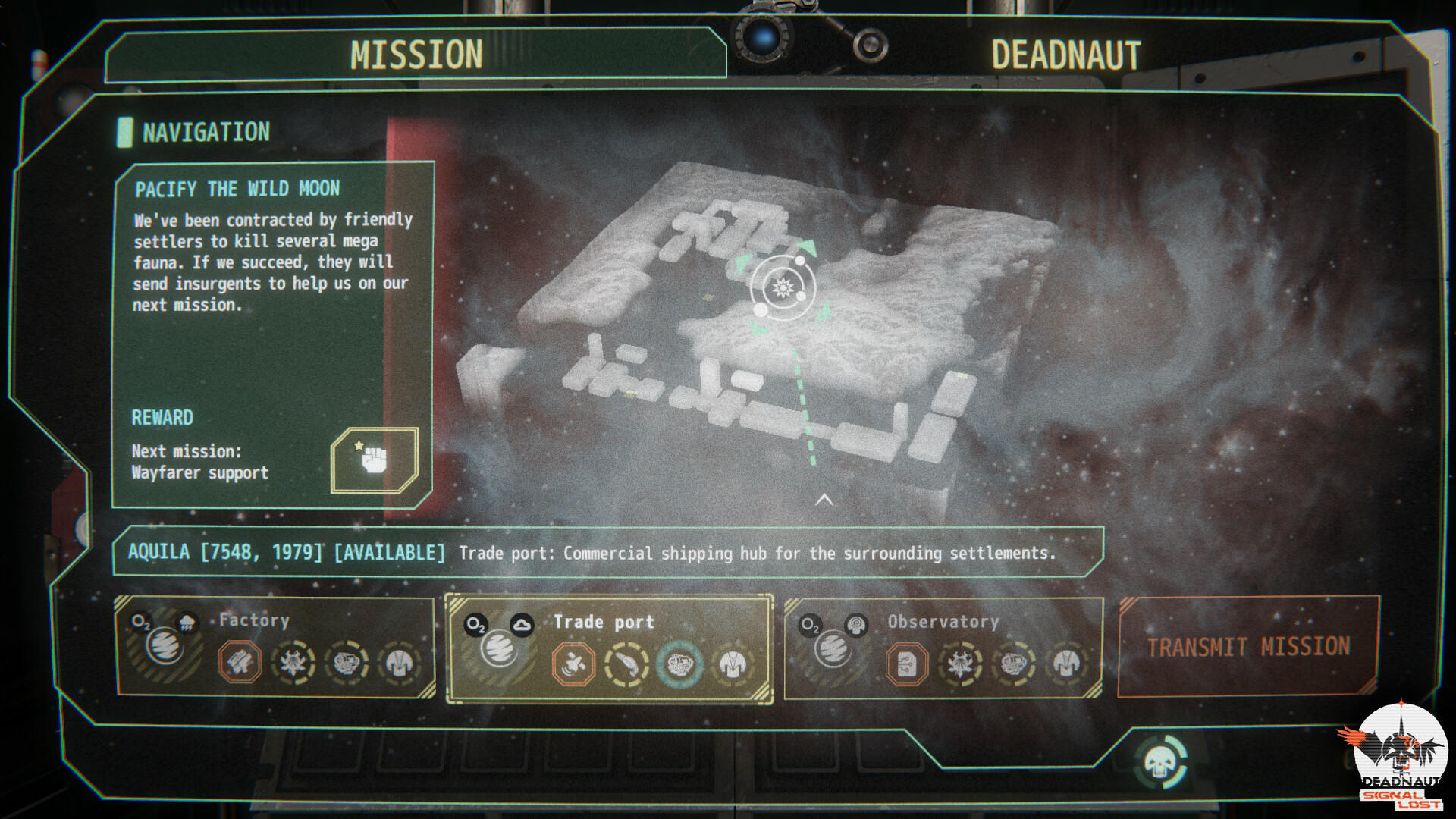Screen dimensions: 1456x819
Task: Click the AQUILA available status text
Action: pos(388,553)
